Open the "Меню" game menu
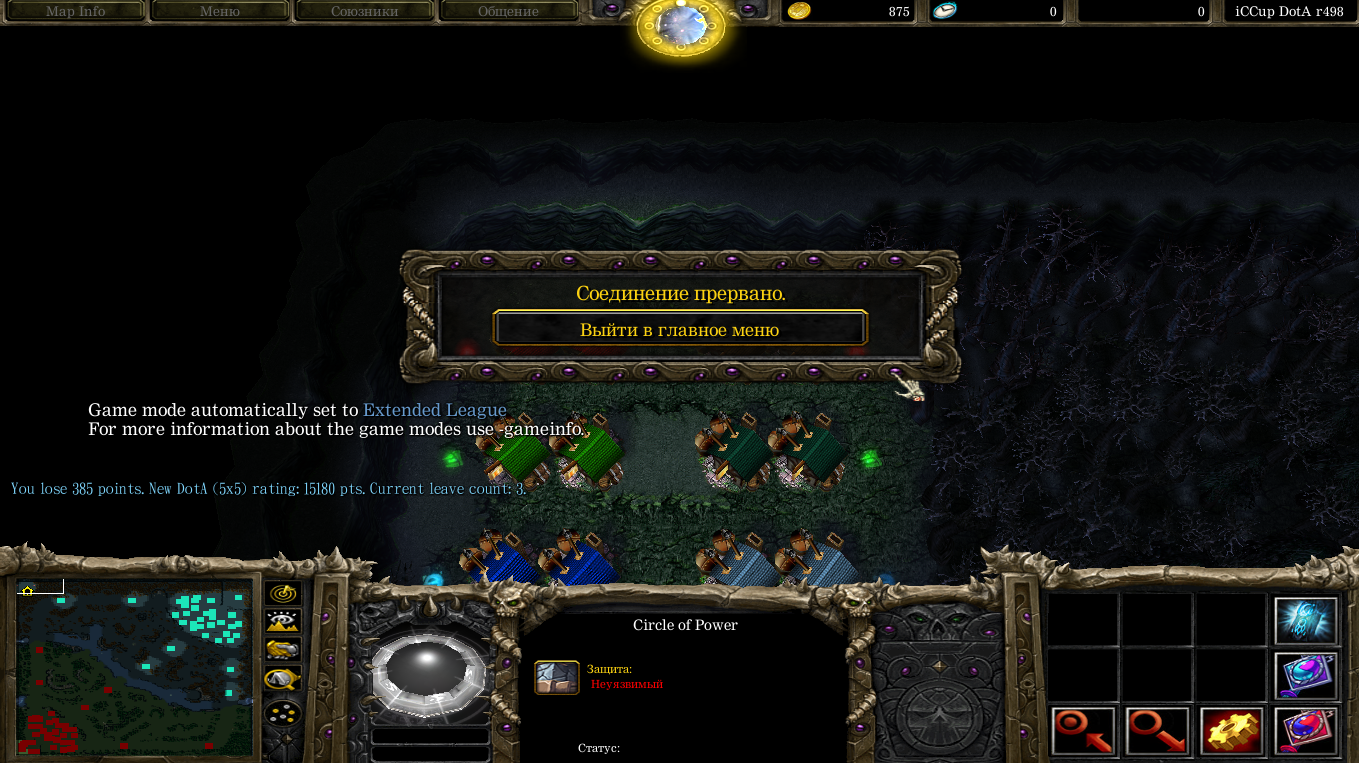The image size is (1359, 763). pyautogui.click(x=219, y=12)
